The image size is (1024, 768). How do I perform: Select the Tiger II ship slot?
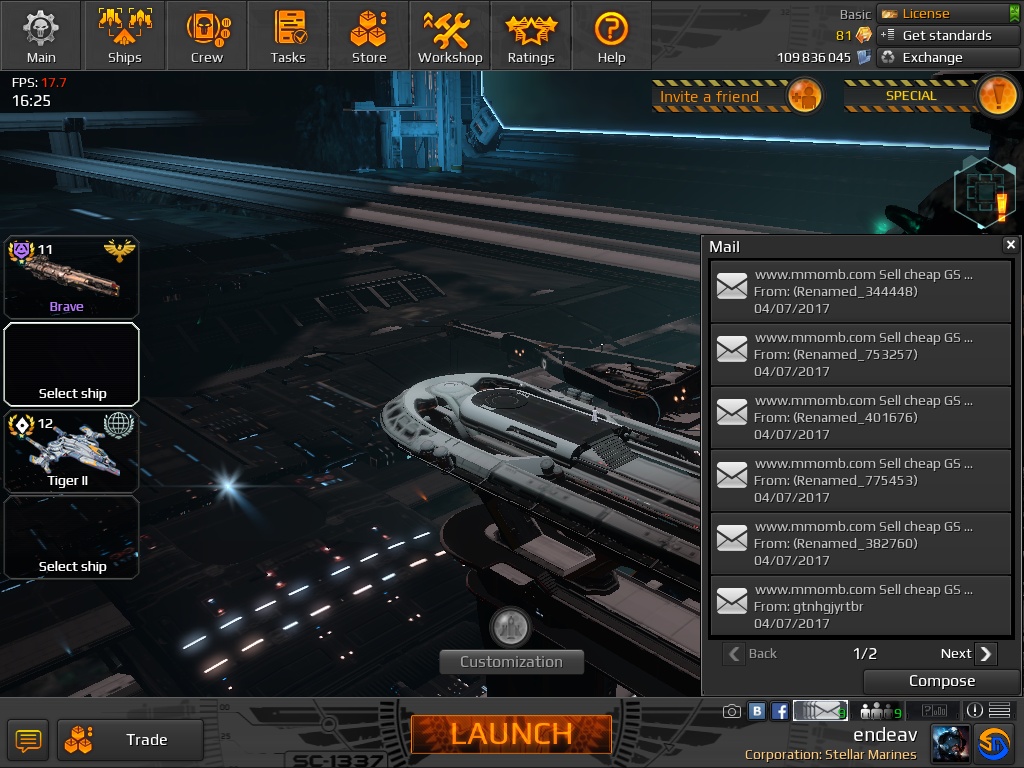coord(71,451)
